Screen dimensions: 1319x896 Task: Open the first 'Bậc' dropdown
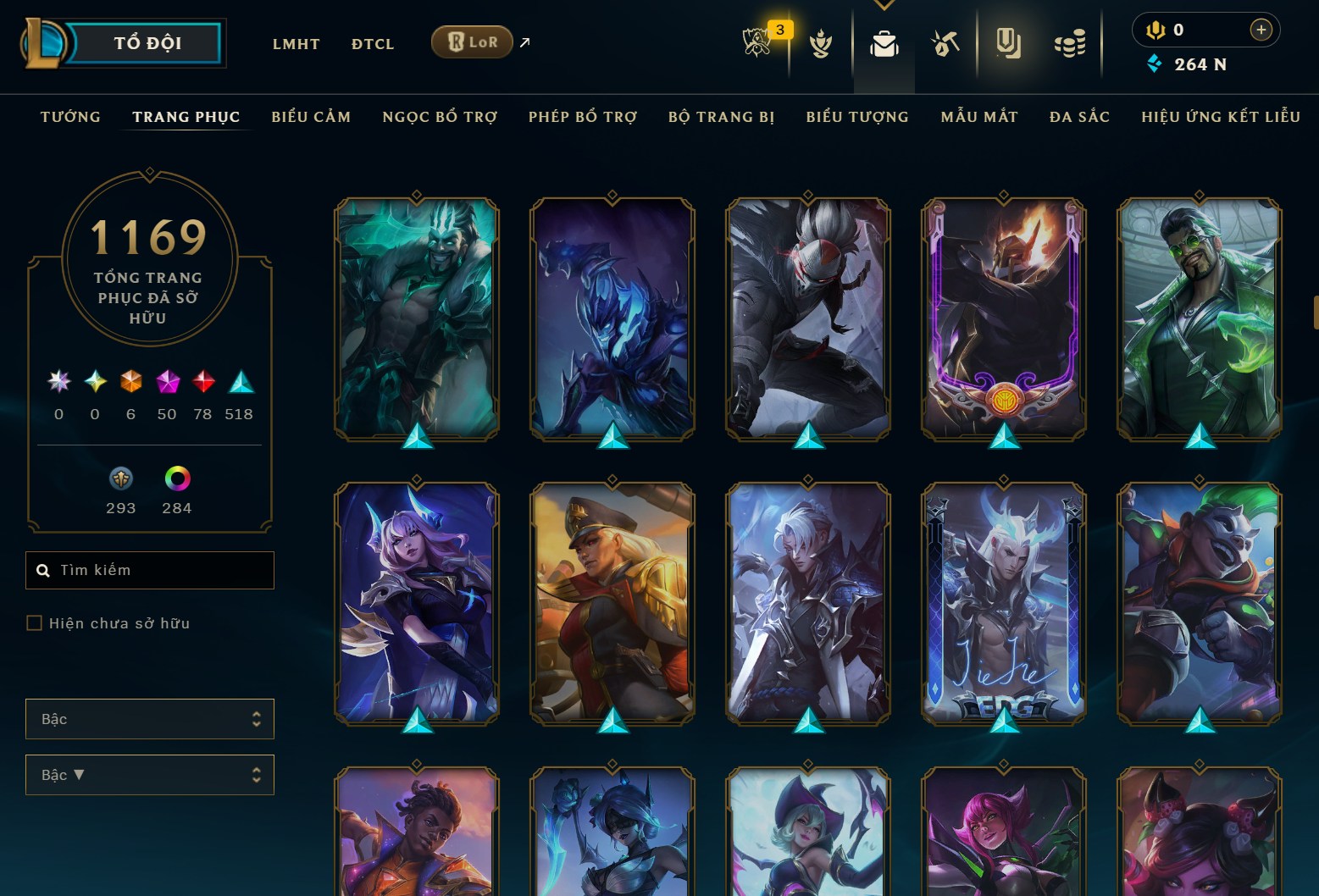(x=149, y=718)
